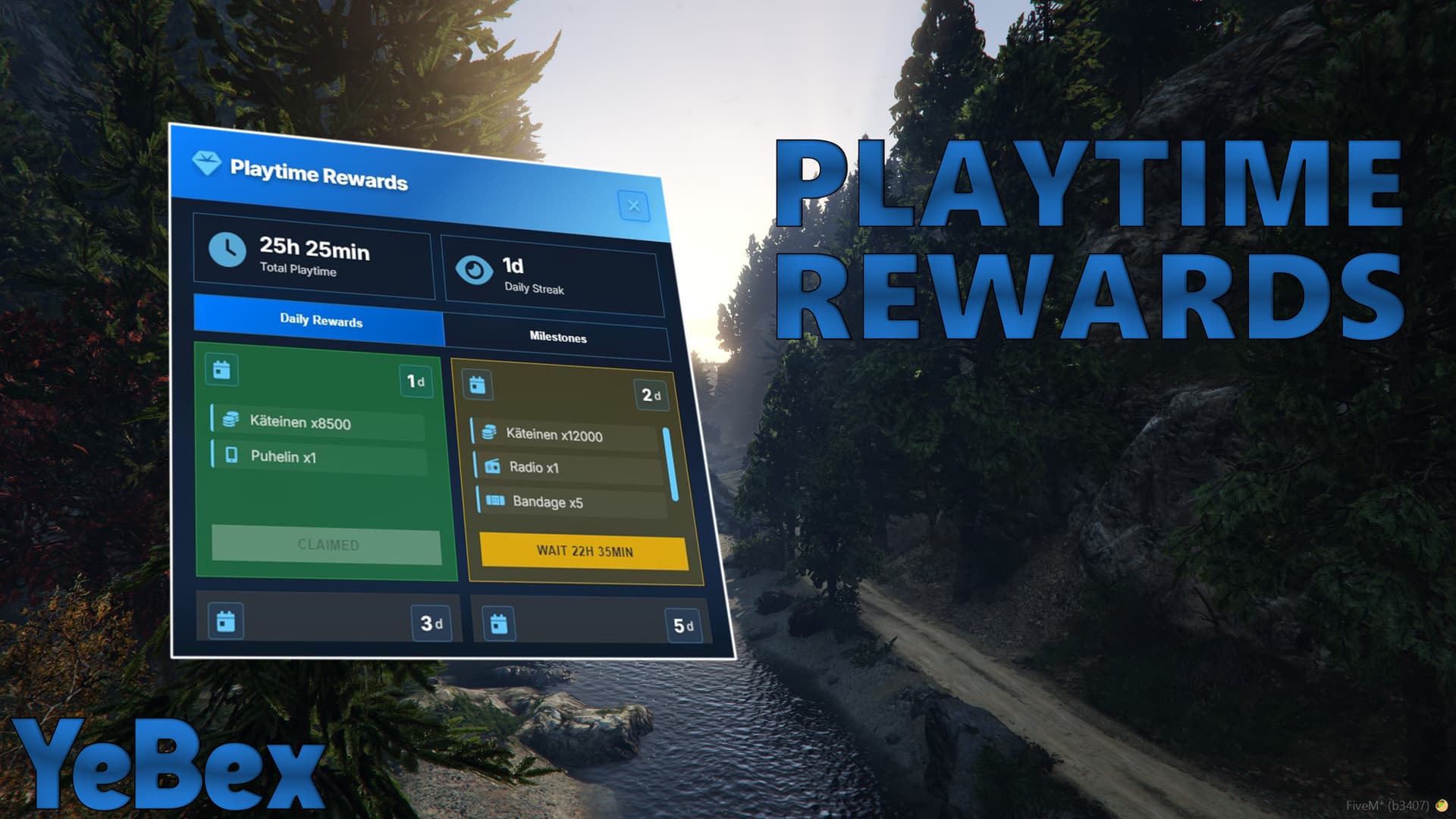
Task: Close the Playtime Rewards window
Action: click(634, 206)
